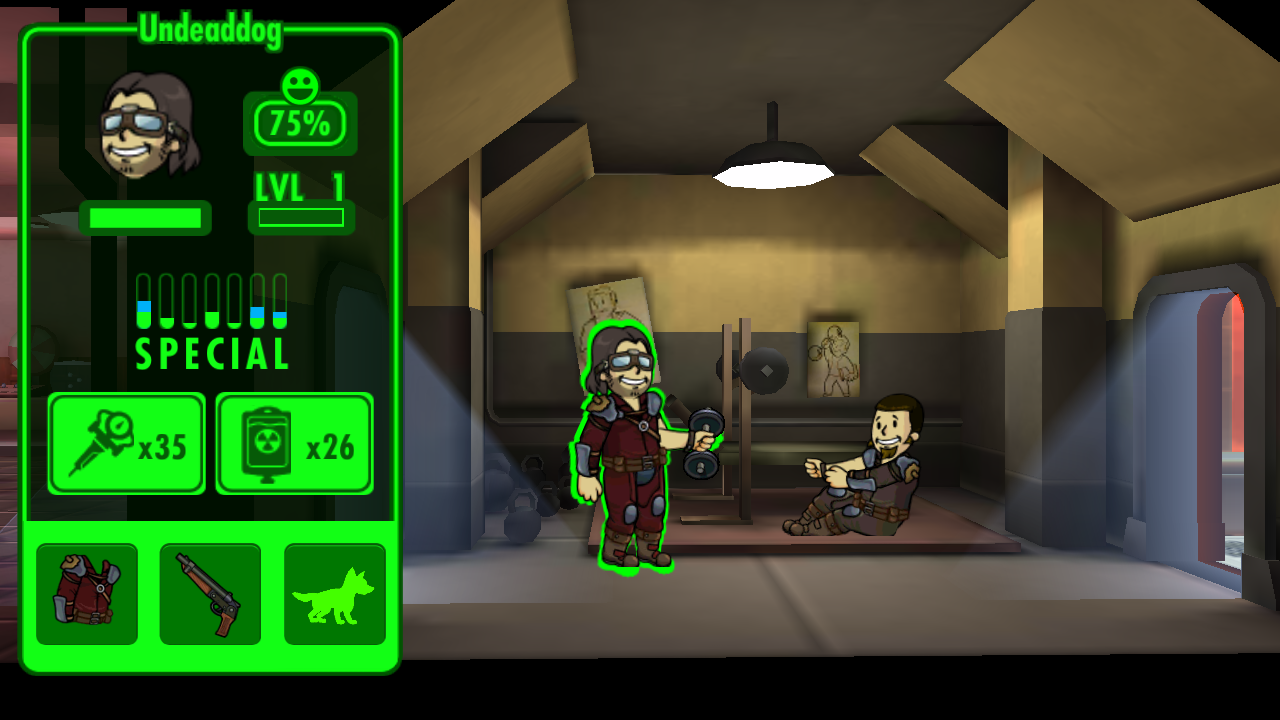Tap Undeaddog's portrait in the panel
Screen dimensions: 1280x720
(148, 125)
